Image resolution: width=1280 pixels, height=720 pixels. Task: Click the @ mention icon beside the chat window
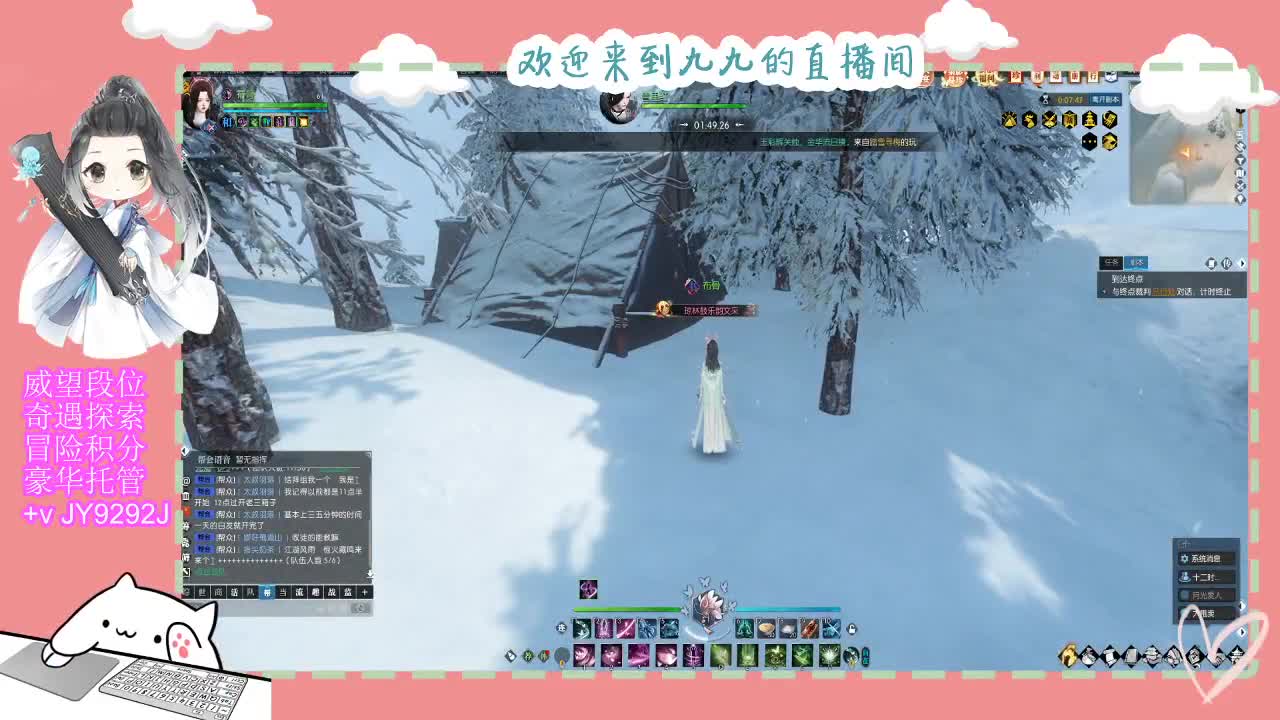(186, 481)
